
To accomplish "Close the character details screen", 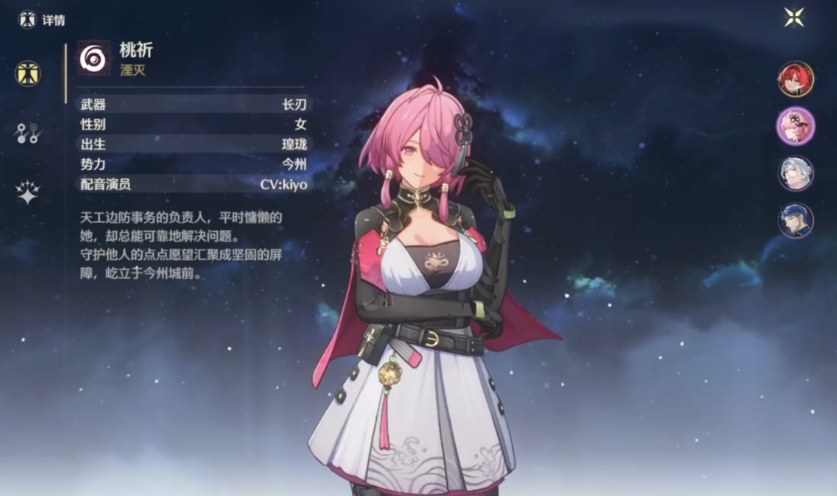I will pyautogui.click(x=794, y=17).
